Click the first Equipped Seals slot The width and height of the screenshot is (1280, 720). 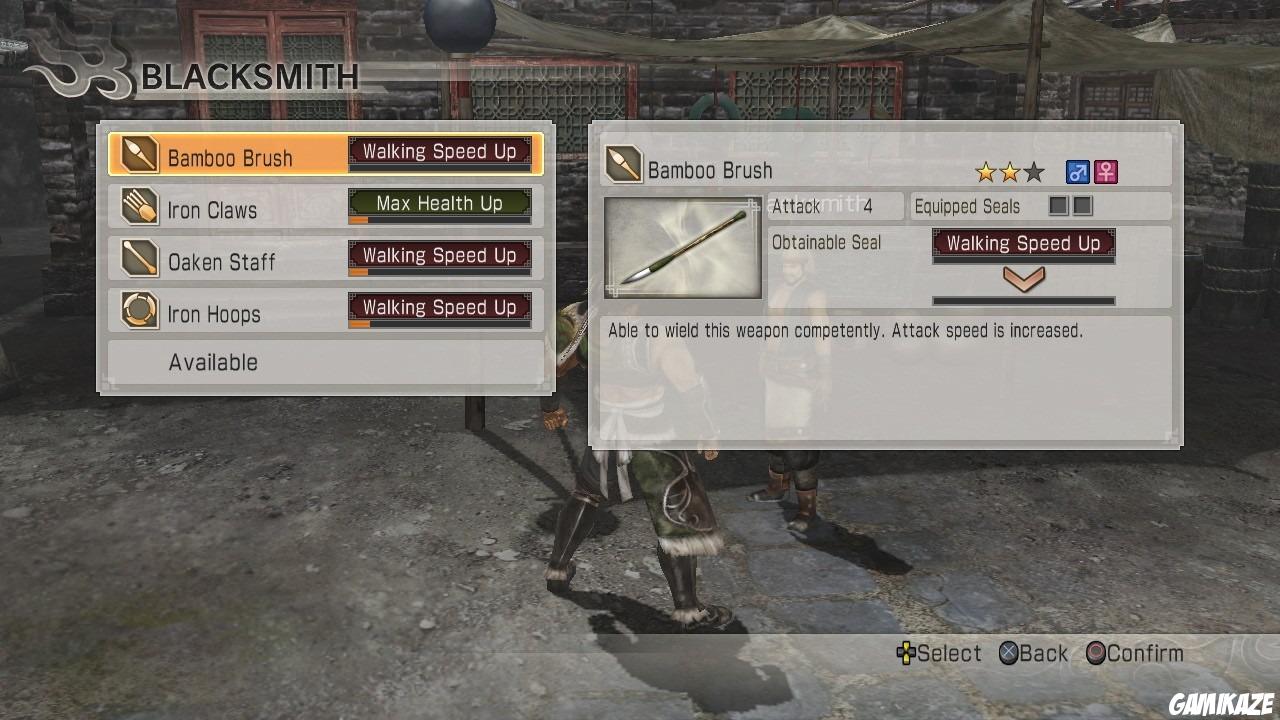click(1059, 206)
